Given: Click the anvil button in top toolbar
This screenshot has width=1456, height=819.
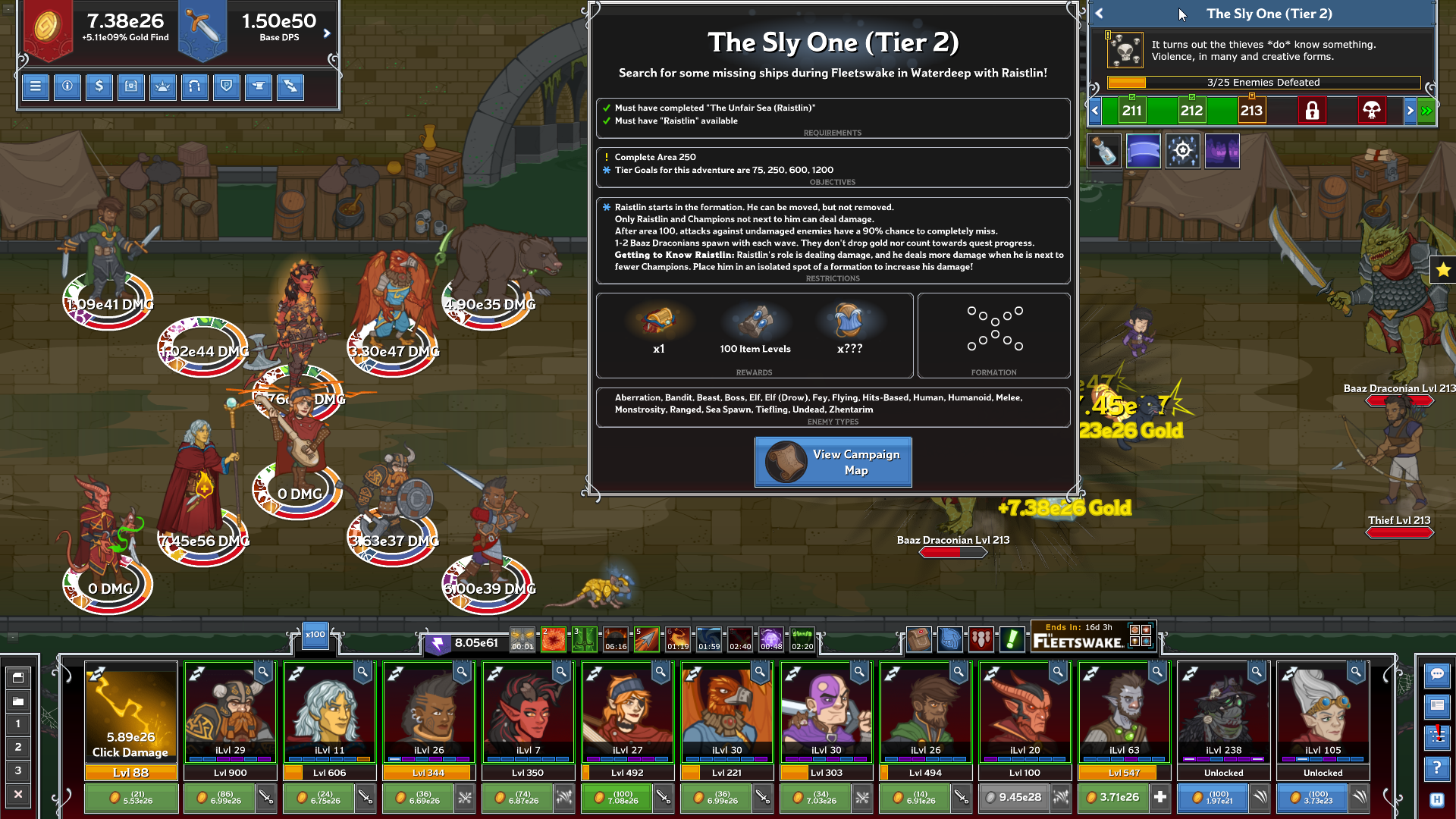Looking at the screenshot, I should (x=259, y=86).
